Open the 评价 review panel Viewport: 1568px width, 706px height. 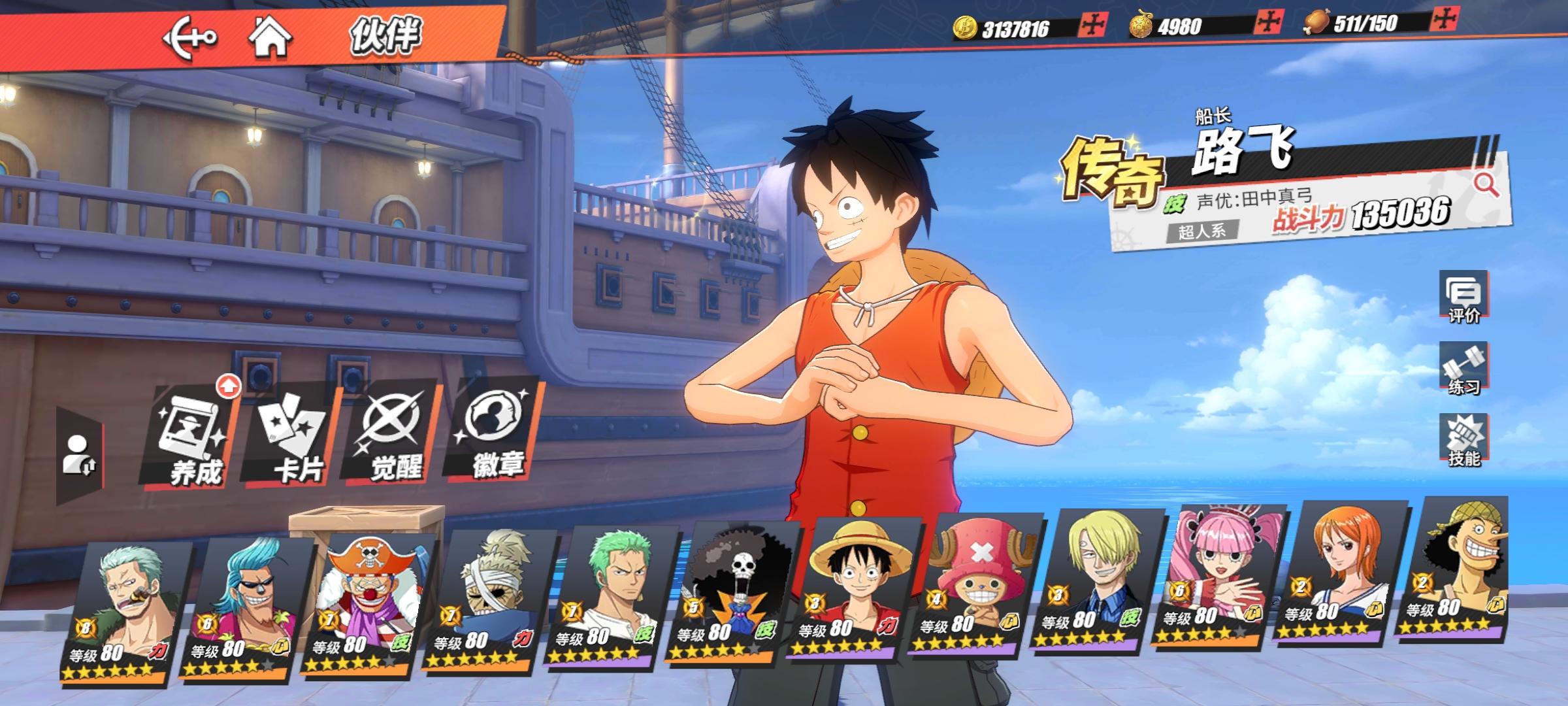(x=1463, y=297)
